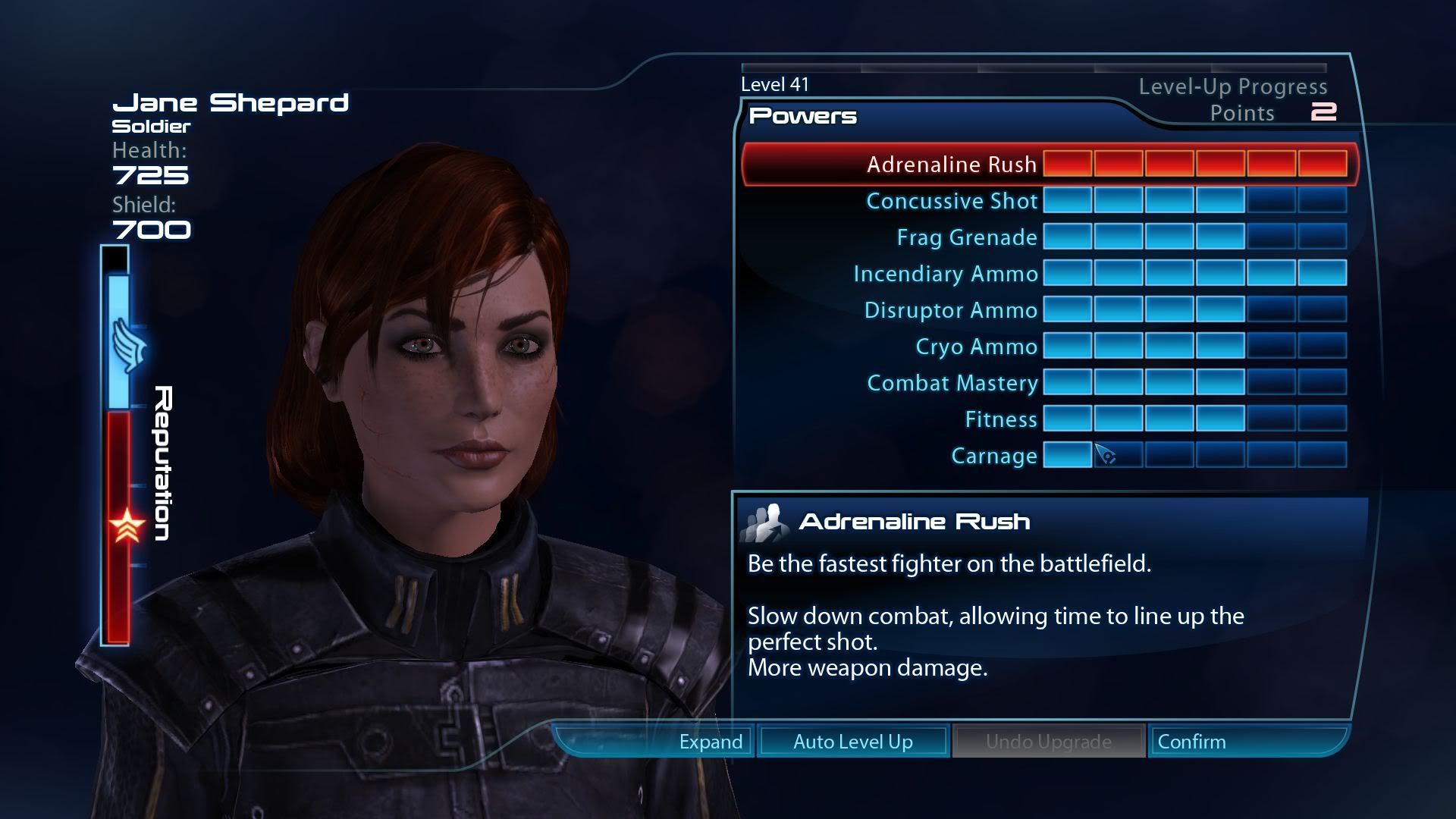Open the Combat Mastery power row
Image resolution: width=1456 pixels, height=819 pixels.
pyautogui.click(x=952, y=383)
